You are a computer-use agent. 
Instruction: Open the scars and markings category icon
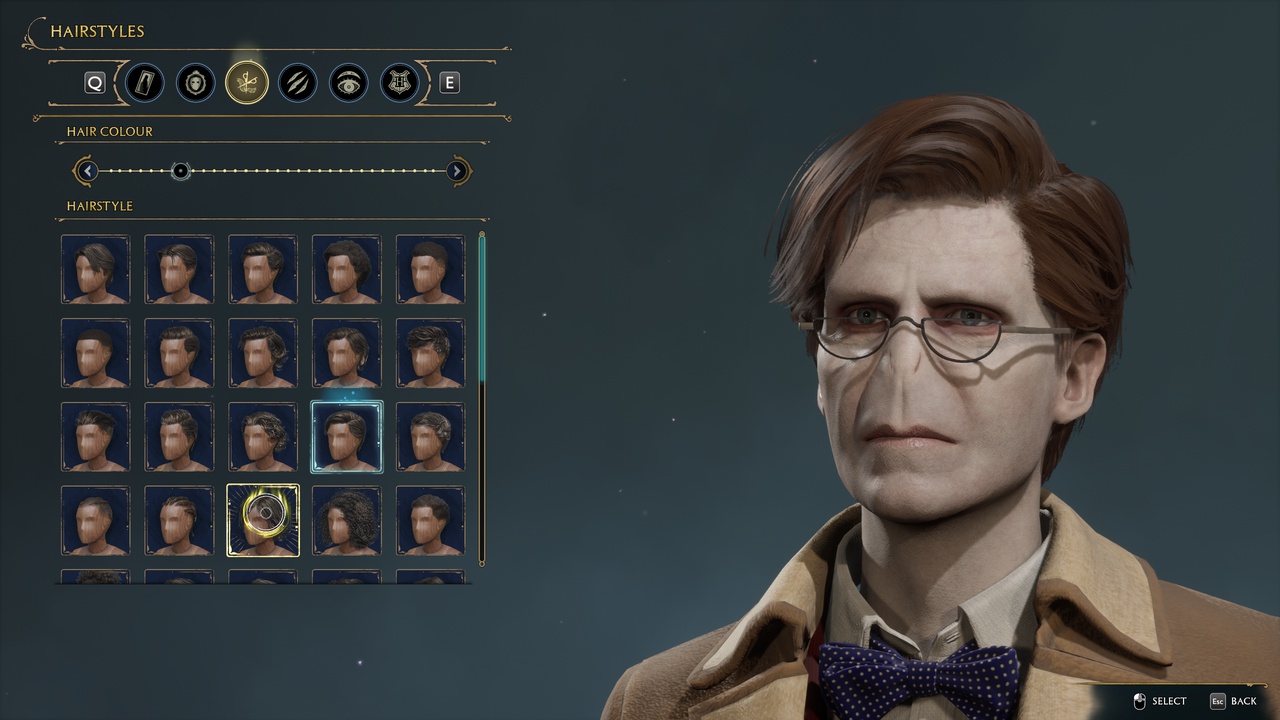click(x=297, y=82)
